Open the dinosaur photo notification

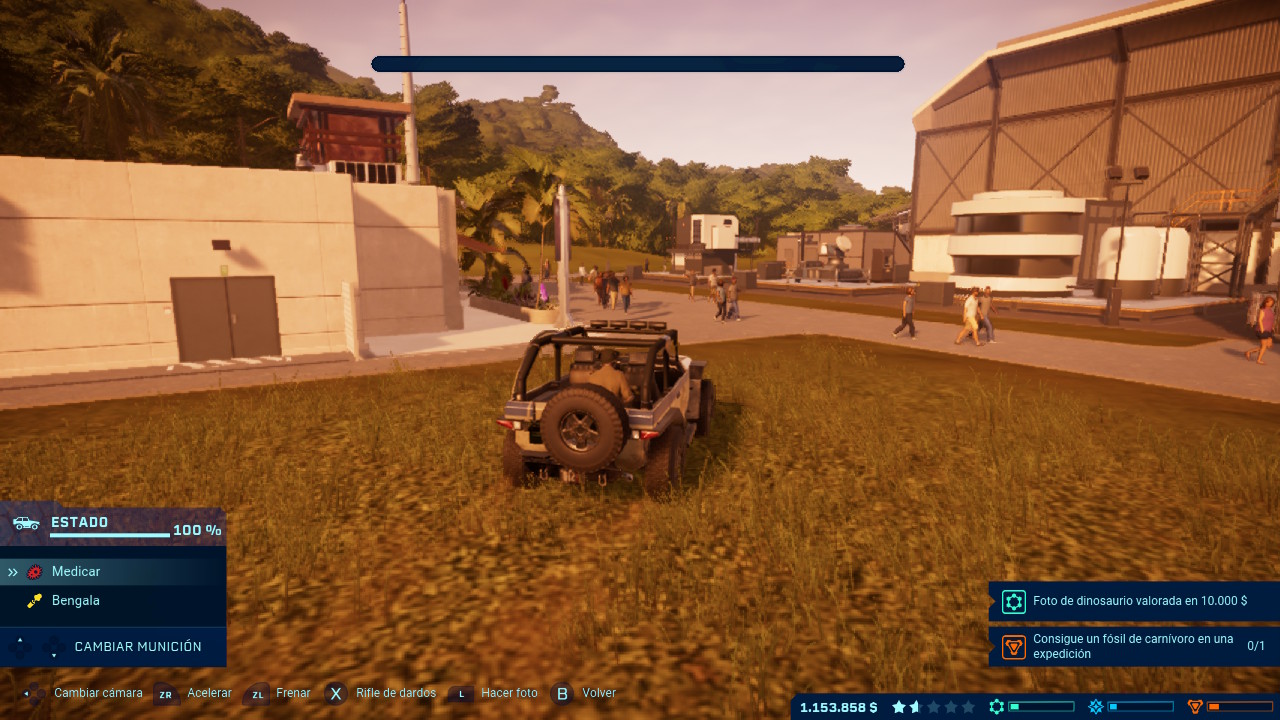1134,602
